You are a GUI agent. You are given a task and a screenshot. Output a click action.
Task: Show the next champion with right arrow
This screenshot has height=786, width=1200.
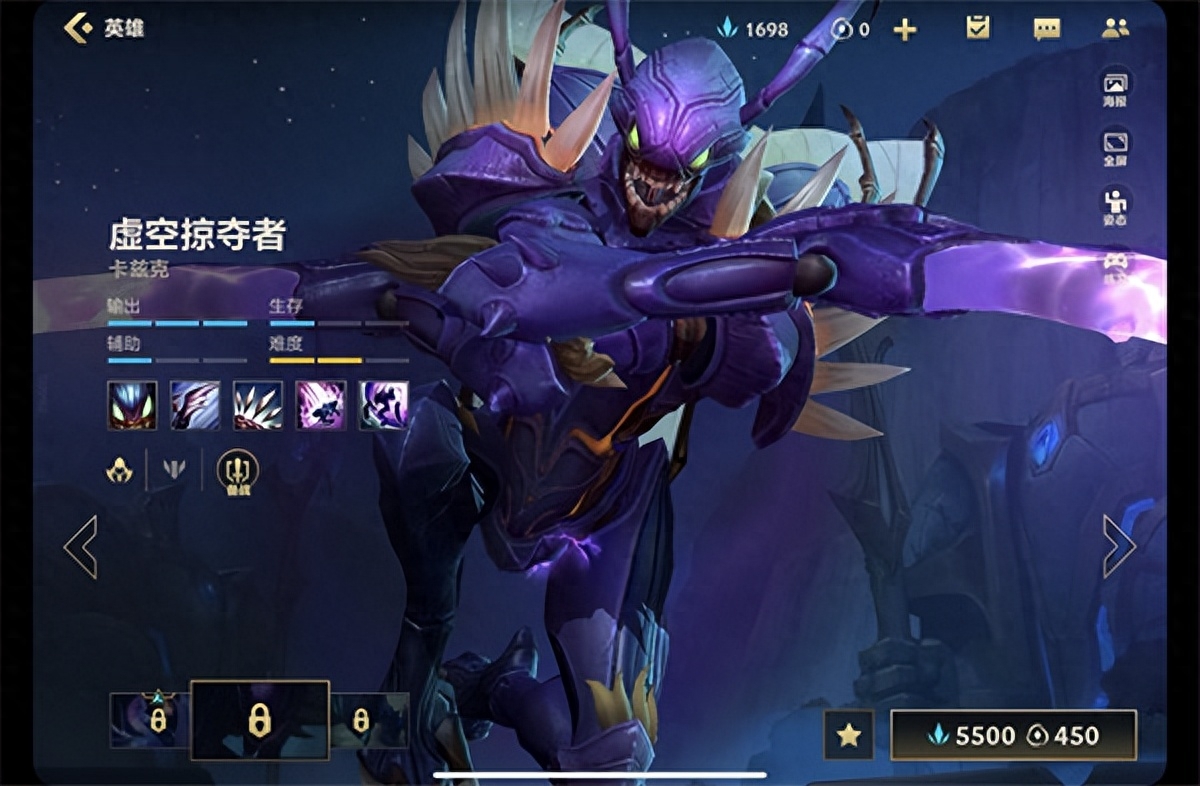coord(1119,546)
